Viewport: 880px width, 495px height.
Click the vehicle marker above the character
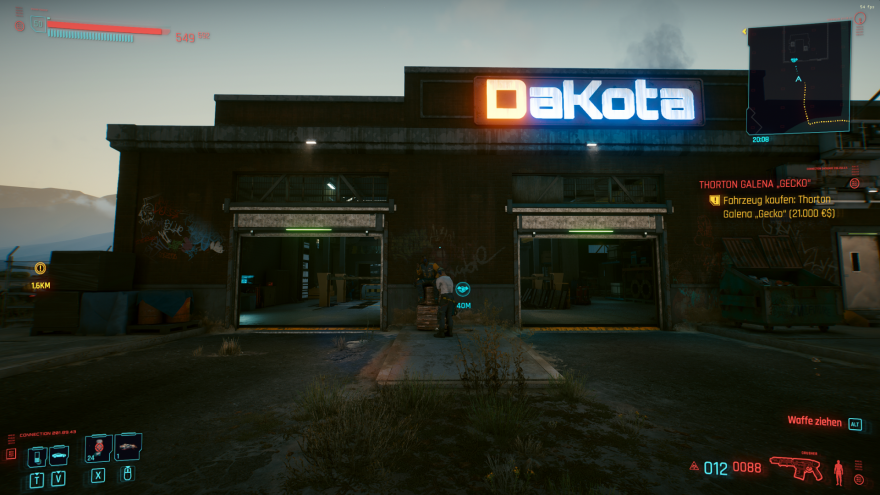pos(463,290)
